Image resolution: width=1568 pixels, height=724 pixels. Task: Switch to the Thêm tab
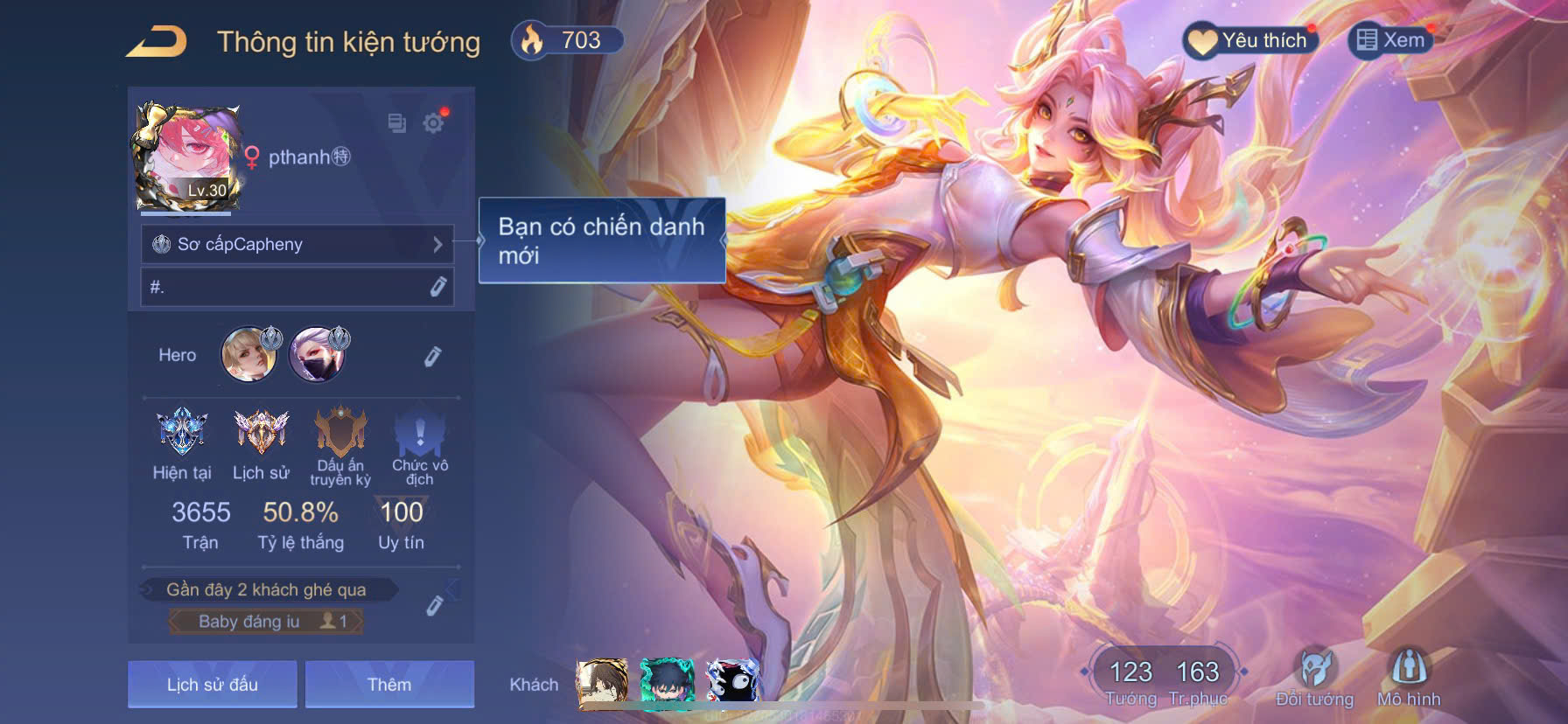pos(391,684)
